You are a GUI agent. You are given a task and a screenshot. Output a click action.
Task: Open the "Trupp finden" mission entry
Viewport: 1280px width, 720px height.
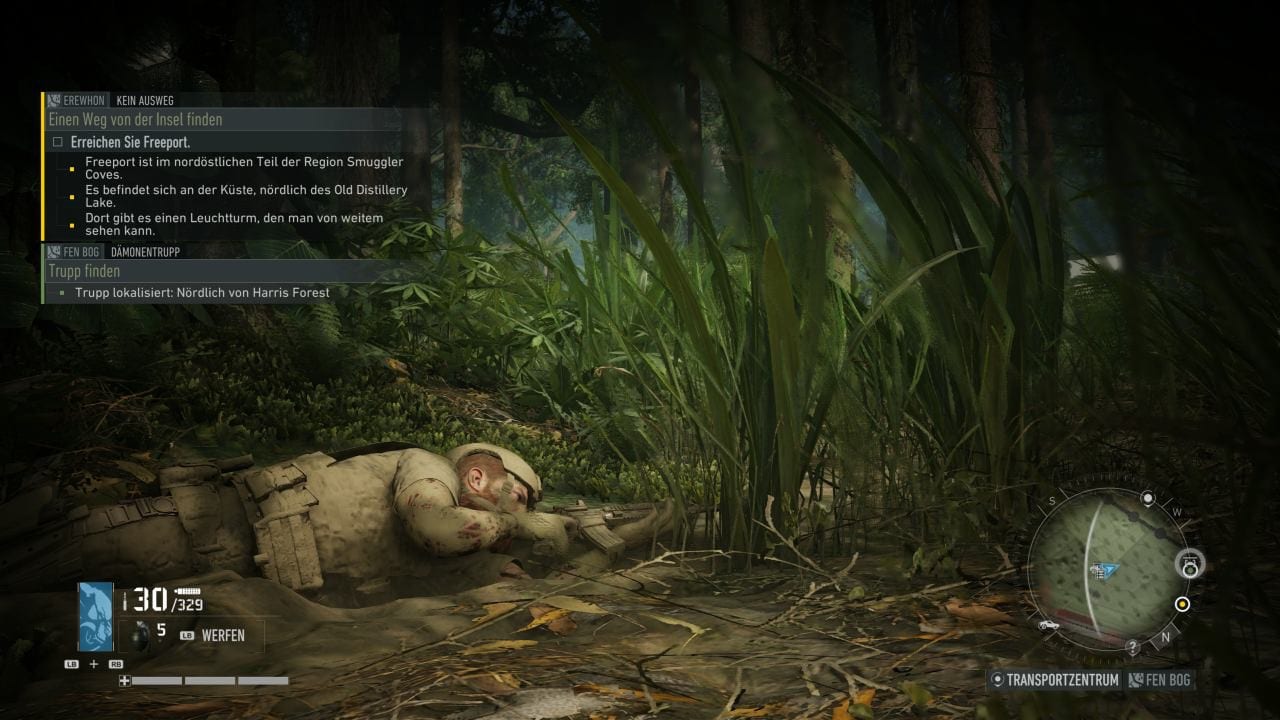coord(84,271)
